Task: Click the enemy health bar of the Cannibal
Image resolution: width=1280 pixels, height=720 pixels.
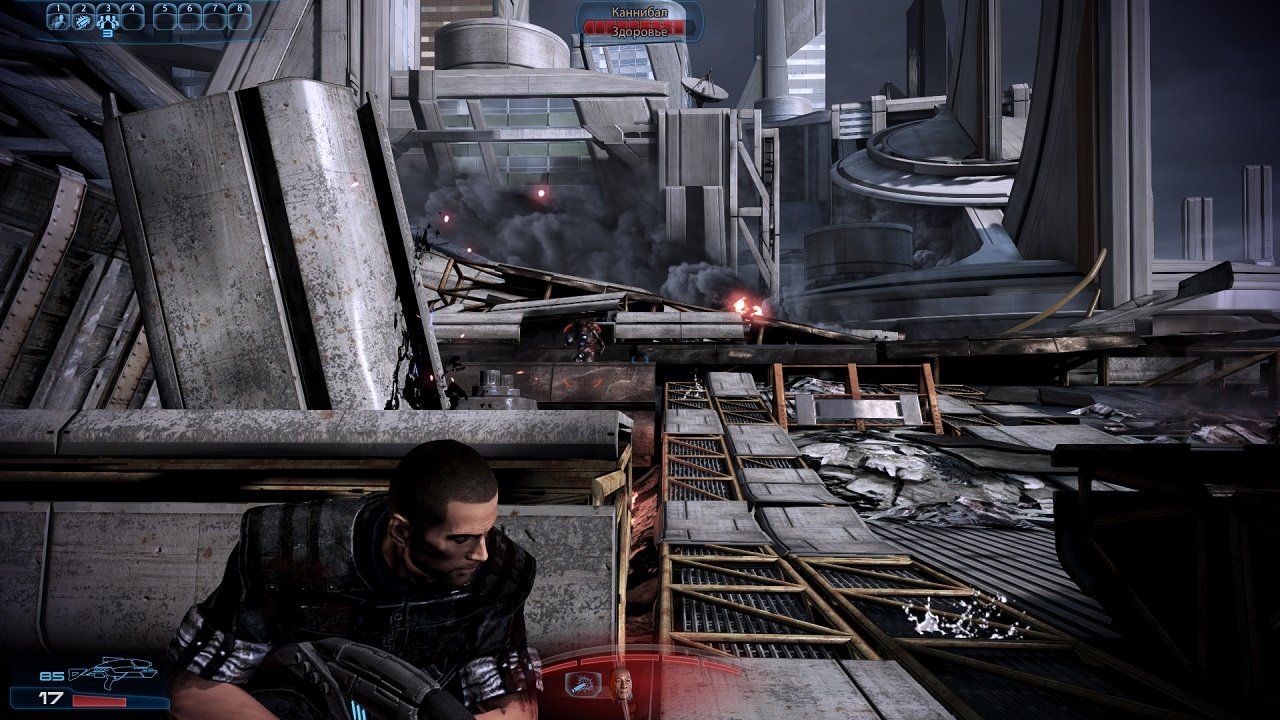Action: [x=600, y=25]
